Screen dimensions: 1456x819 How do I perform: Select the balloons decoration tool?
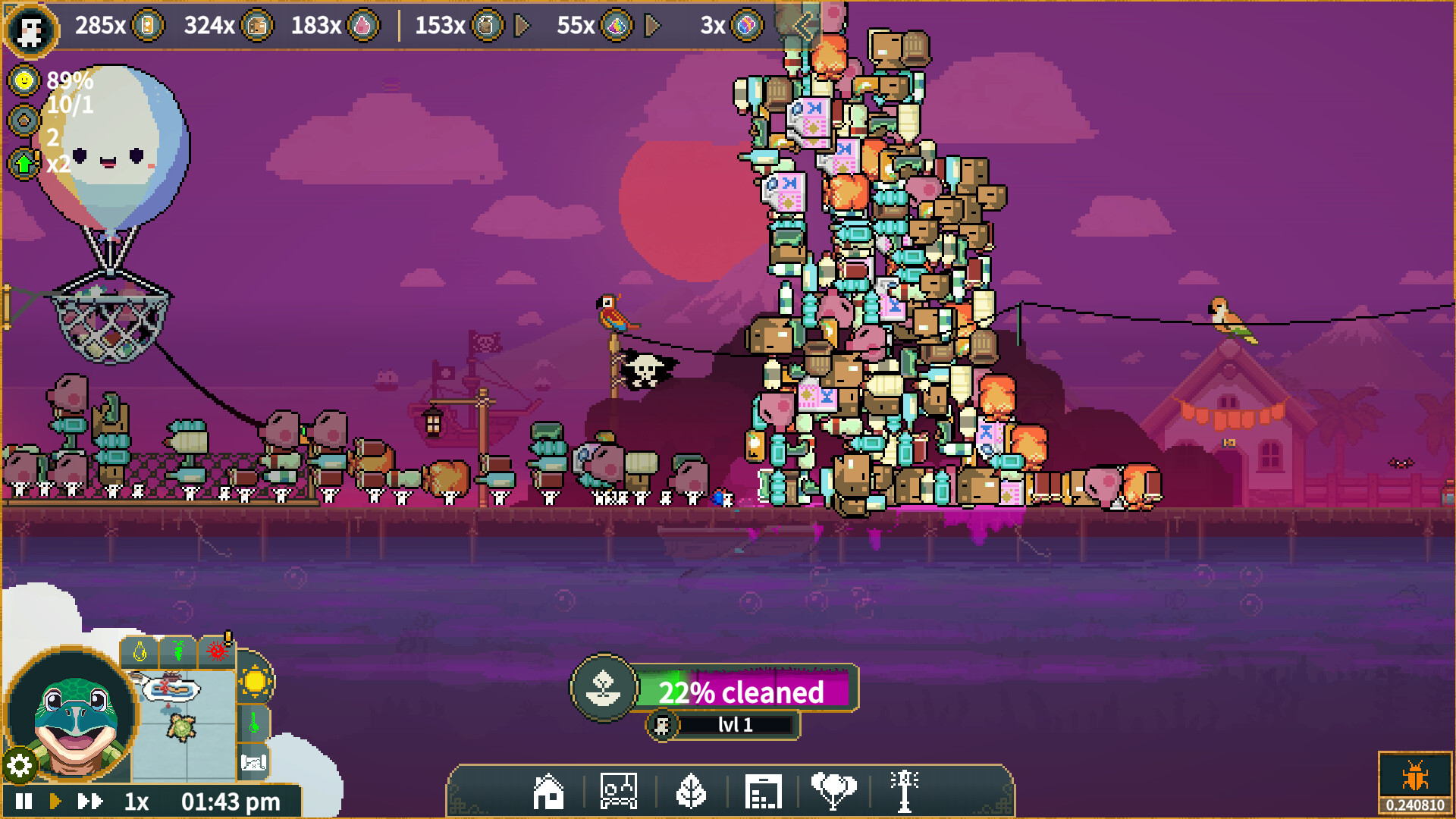coord(834,790)
